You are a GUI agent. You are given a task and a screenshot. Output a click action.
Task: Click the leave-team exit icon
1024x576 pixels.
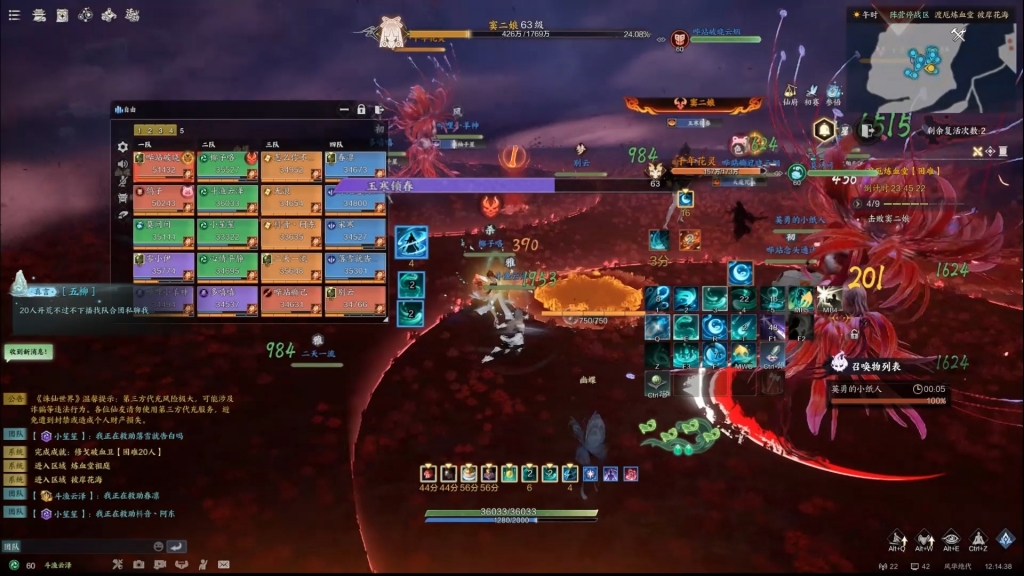point(378,109)
